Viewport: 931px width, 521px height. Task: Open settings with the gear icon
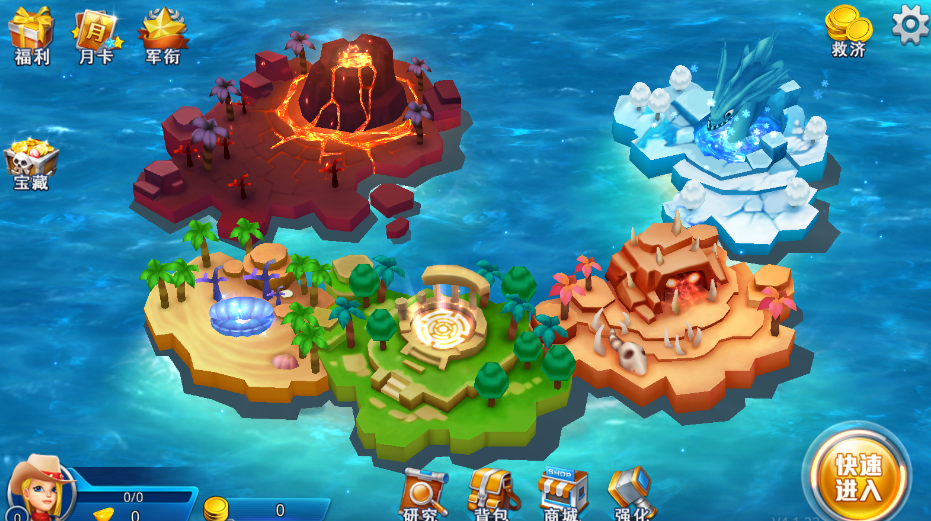(910, 24)
